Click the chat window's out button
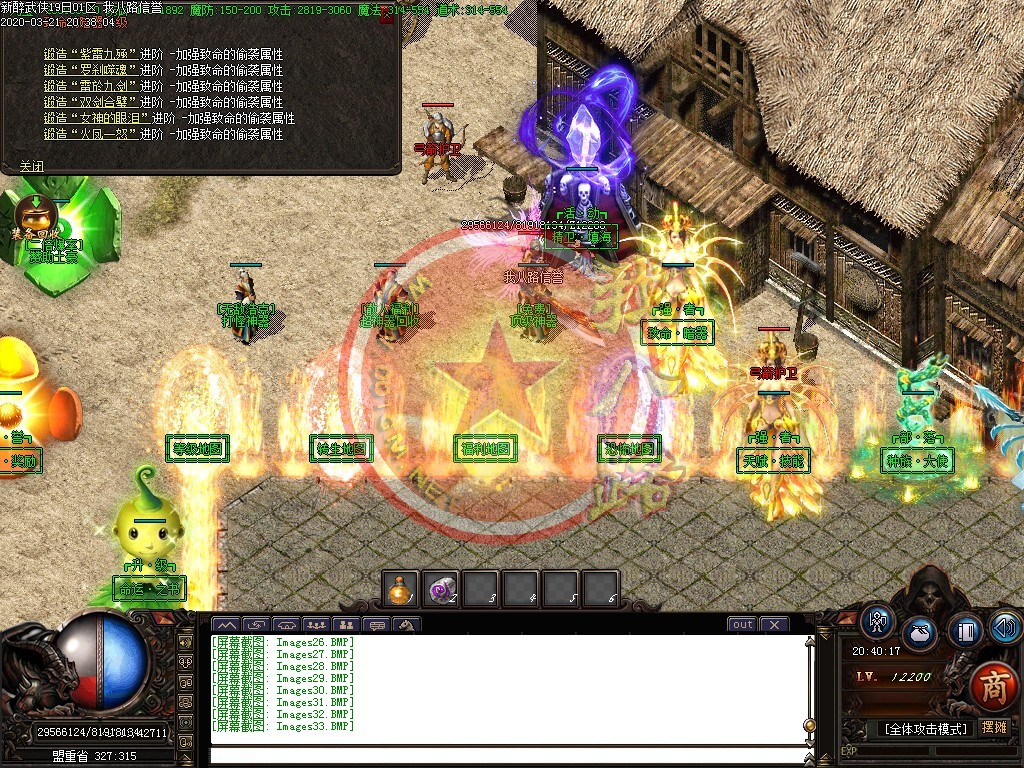The height and width of the screenshot is (768, 1024). 742,625
